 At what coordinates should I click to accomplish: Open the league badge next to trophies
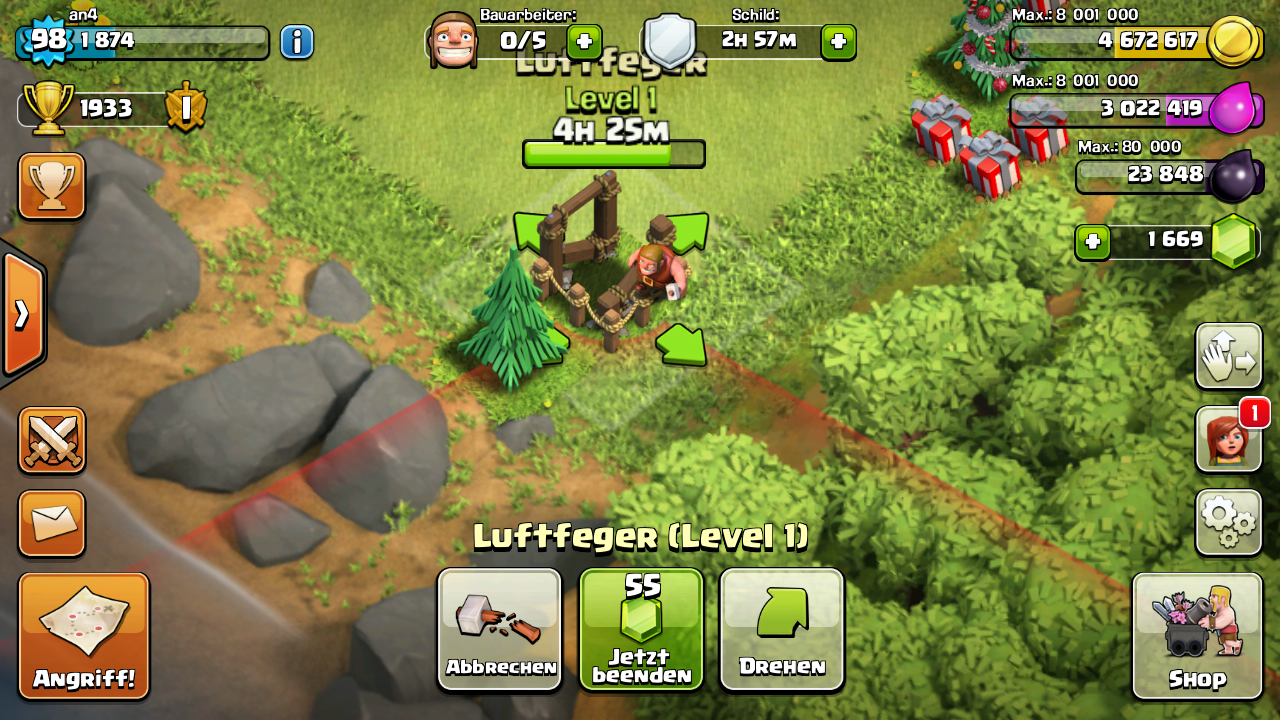pos(185,108)
